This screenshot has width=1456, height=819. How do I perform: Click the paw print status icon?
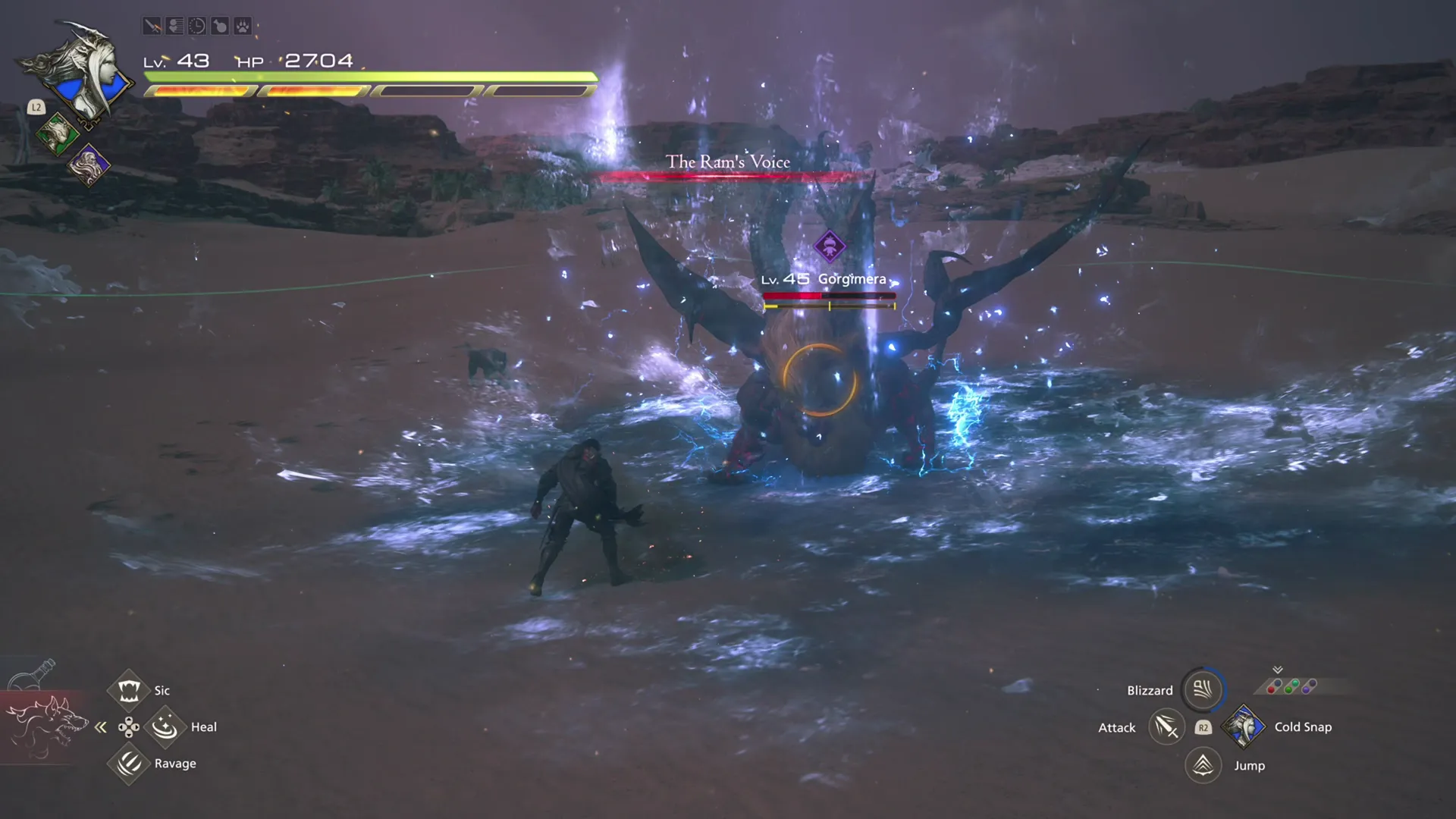(244, 27)
